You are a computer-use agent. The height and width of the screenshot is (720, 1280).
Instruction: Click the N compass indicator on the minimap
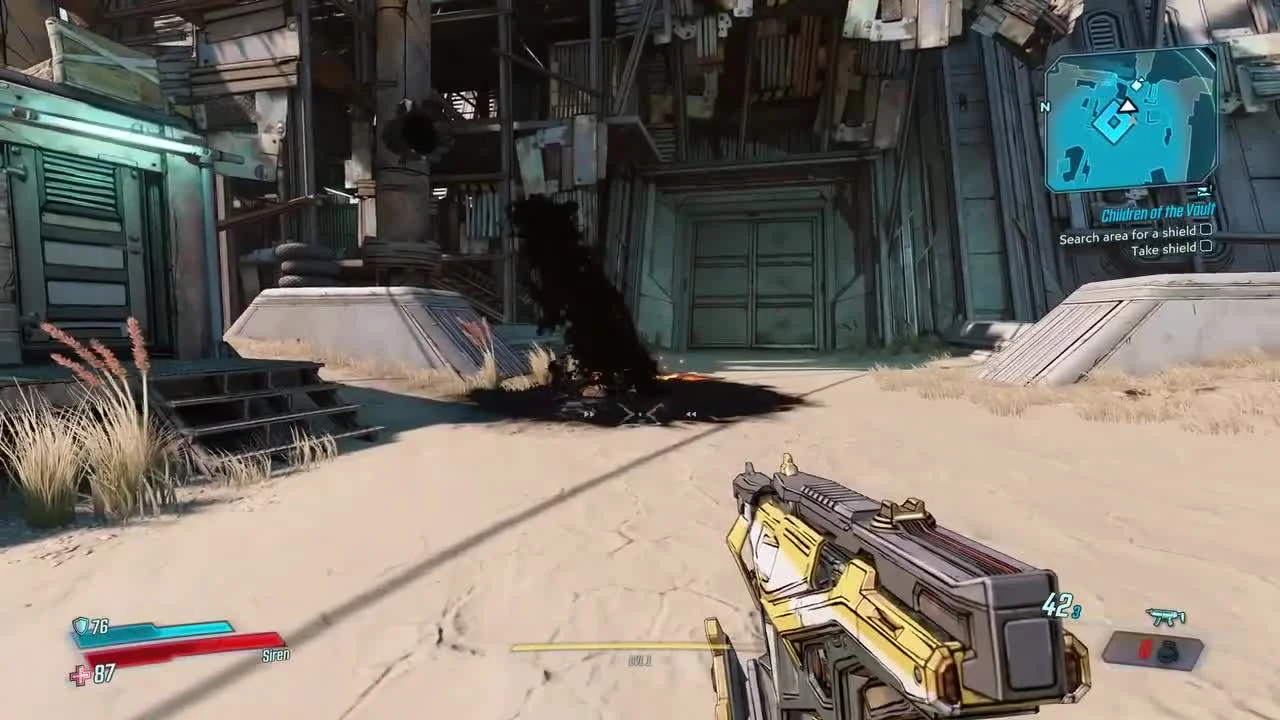1044,107
